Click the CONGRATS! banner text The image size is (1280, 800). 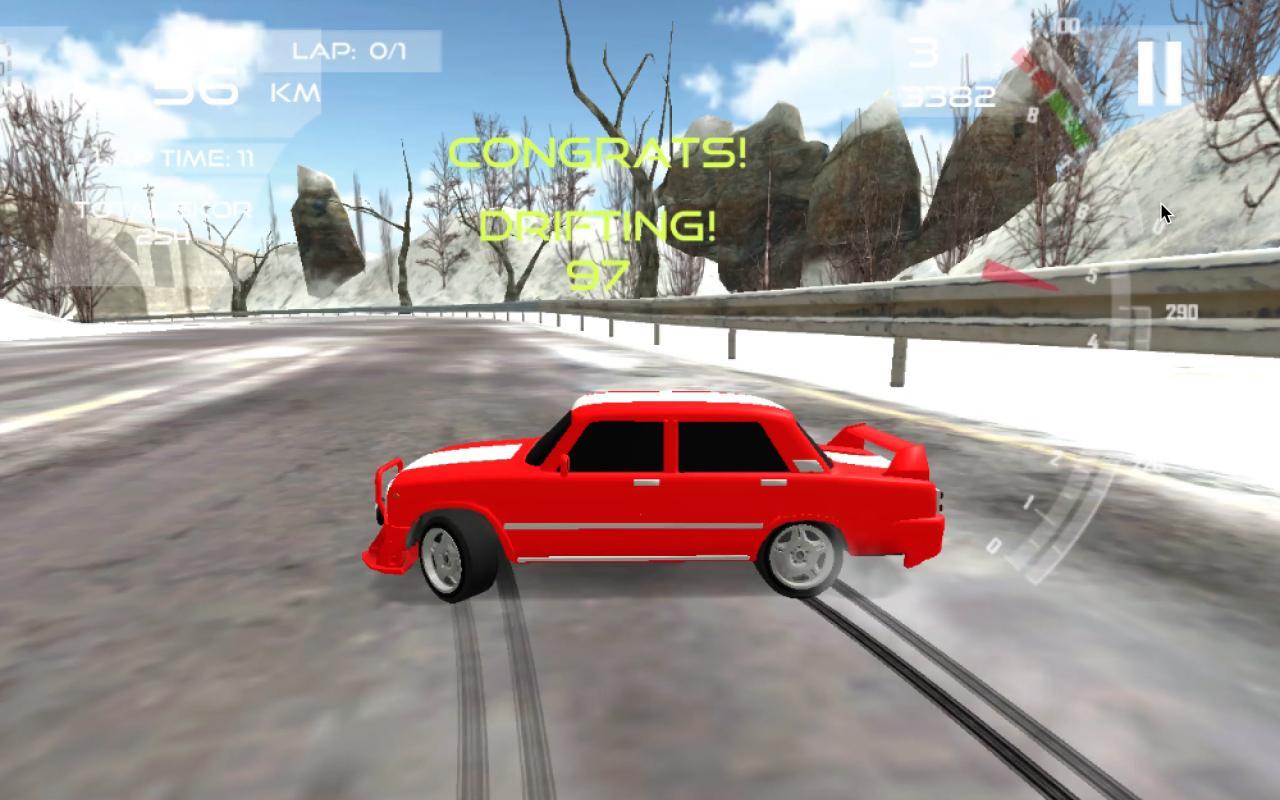coord(599,155)
